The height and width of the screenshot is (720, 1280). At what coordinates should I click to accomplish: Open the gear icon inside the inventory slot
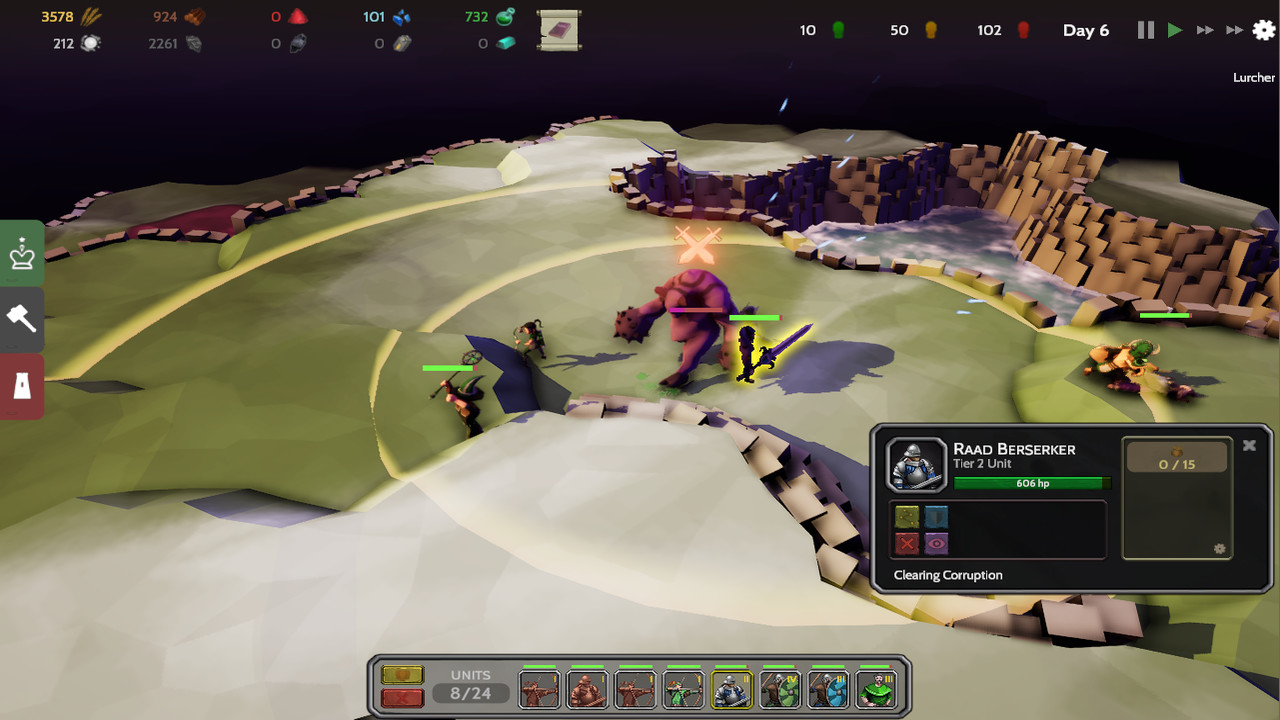pos(1219,549)
